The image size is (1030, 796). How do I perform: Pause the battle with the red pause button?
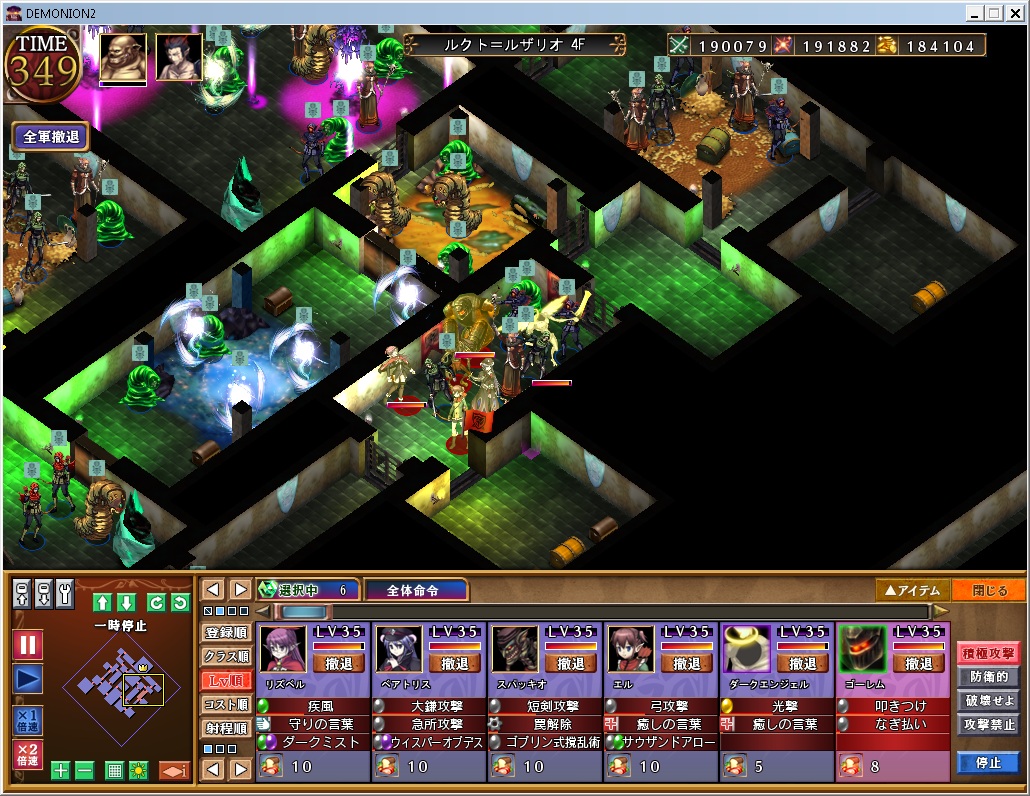tap(28, 645)
